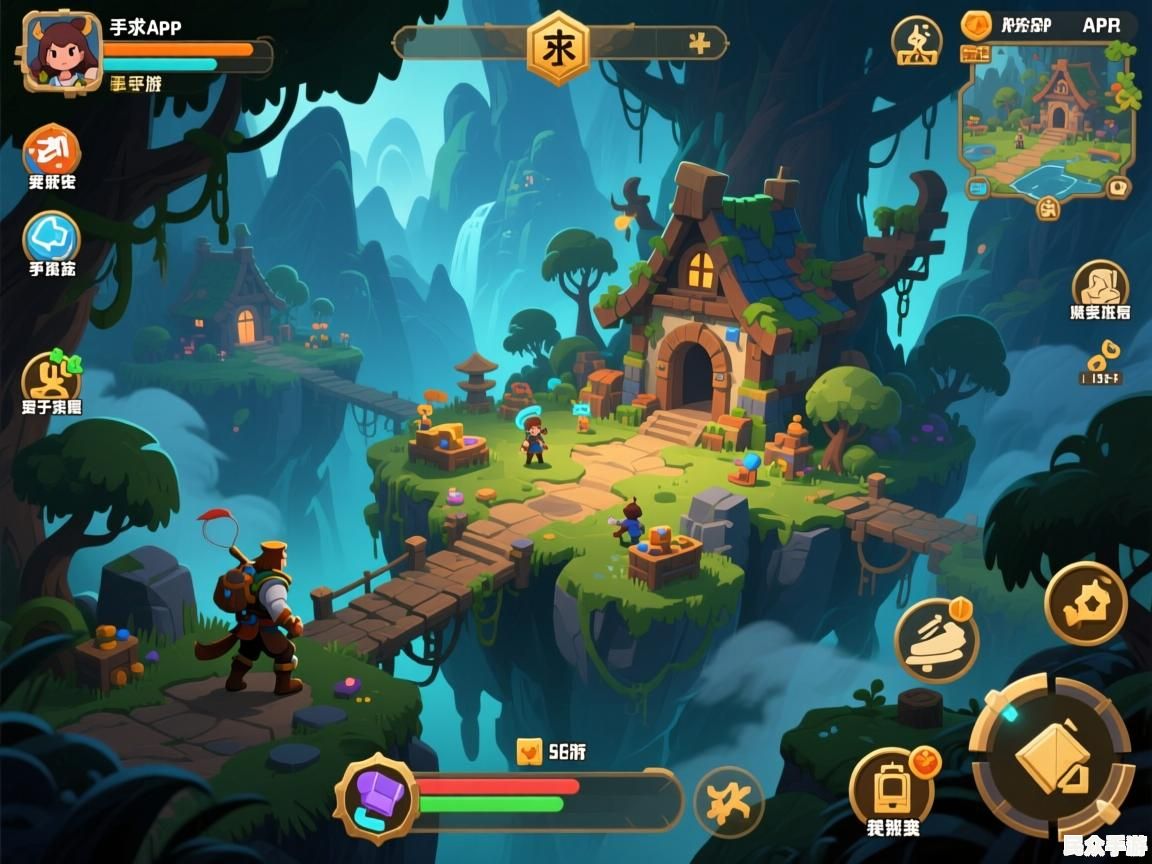Open the round scroll icon below the minimap

click(1100, 286)
